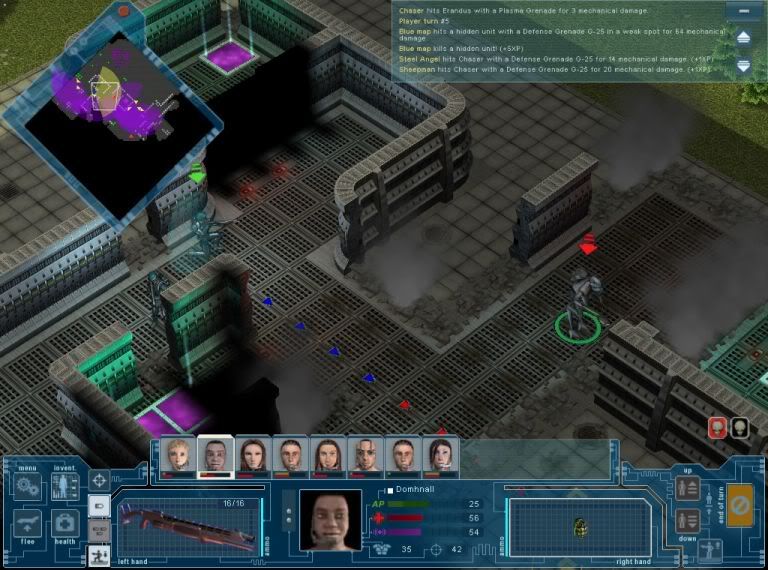768x570 pixels.
Task: Minimize the combat log panel
Action: [x=743, y=12]
